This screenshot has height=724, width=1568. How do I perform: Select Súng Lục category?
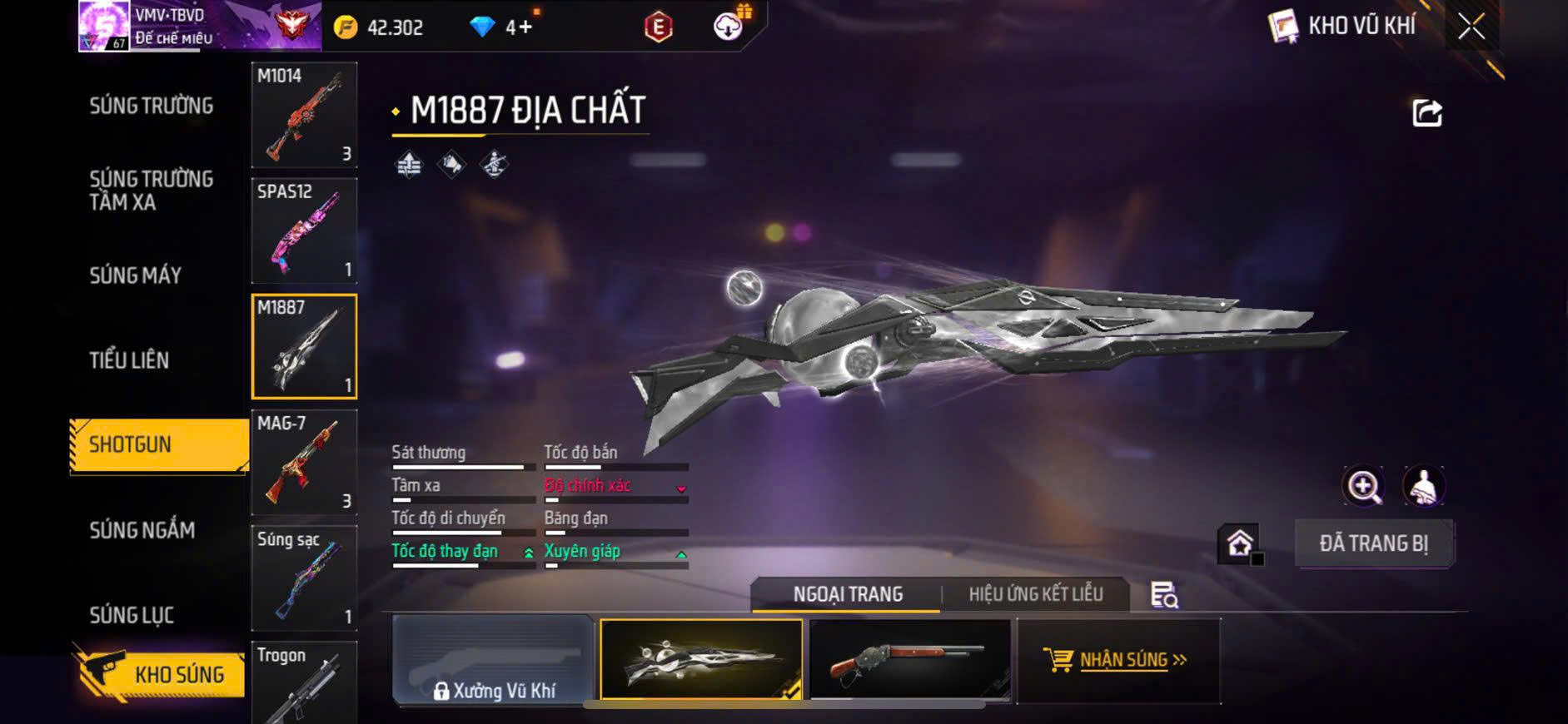pos(132,615)
